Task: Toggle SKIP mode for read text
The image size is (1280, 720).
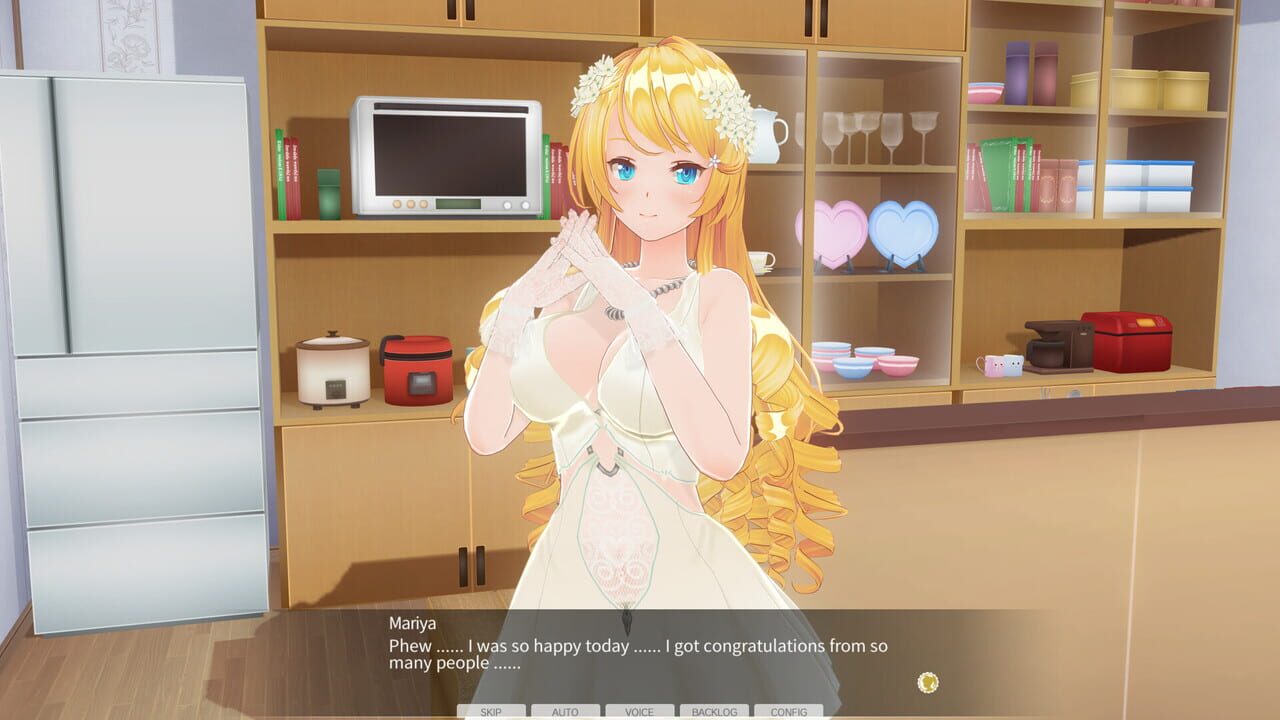Action: 490,712
